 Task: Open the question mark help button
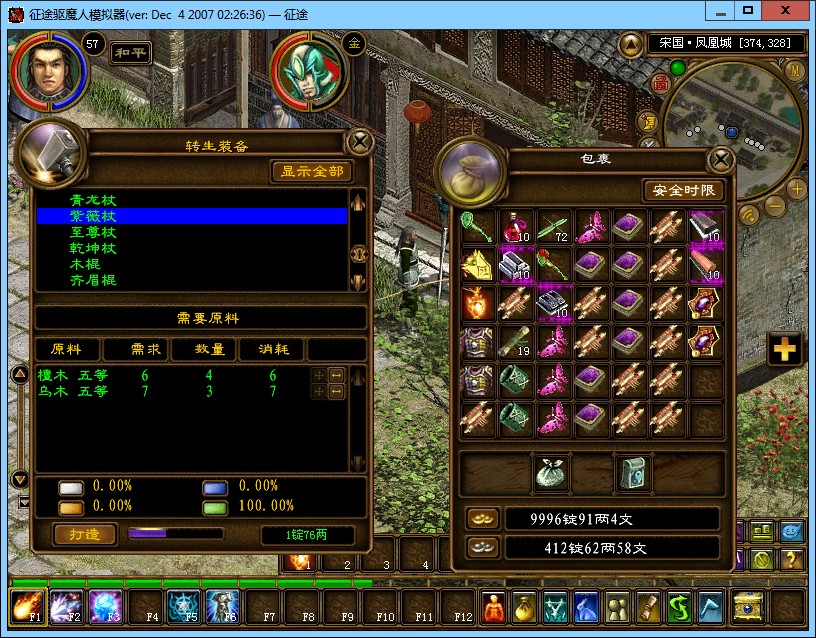[790, 559]
